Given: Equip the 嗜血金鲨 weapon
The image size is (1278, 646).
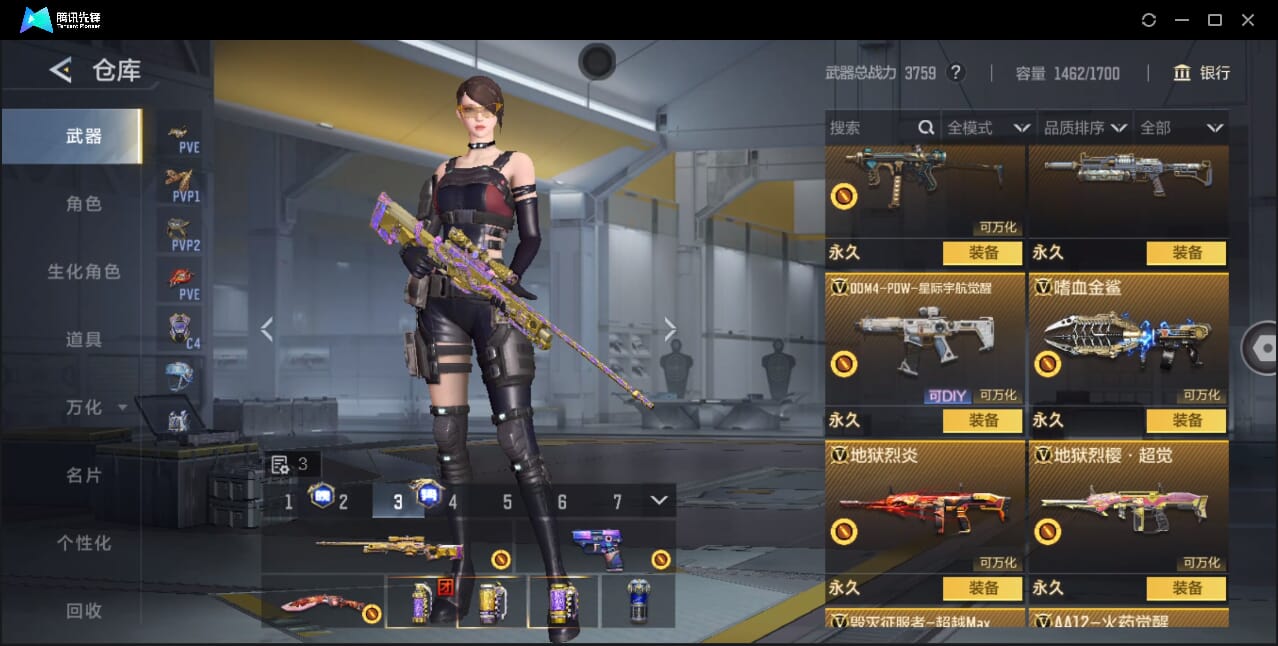Looking at the screenshot, I should [x=1186, y=421].
